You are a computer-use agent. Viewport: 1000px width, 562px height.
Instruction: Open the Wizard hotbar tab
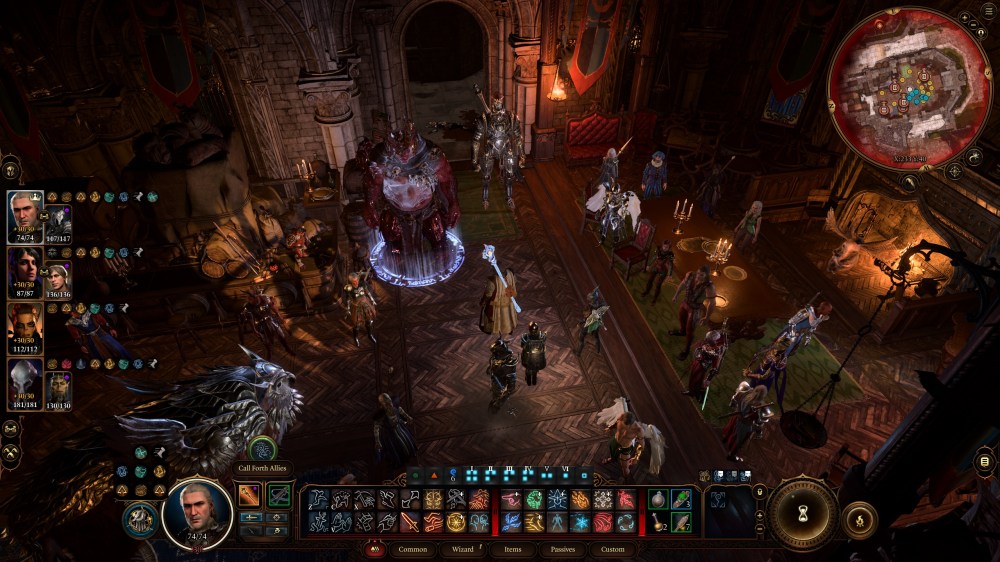461,549
